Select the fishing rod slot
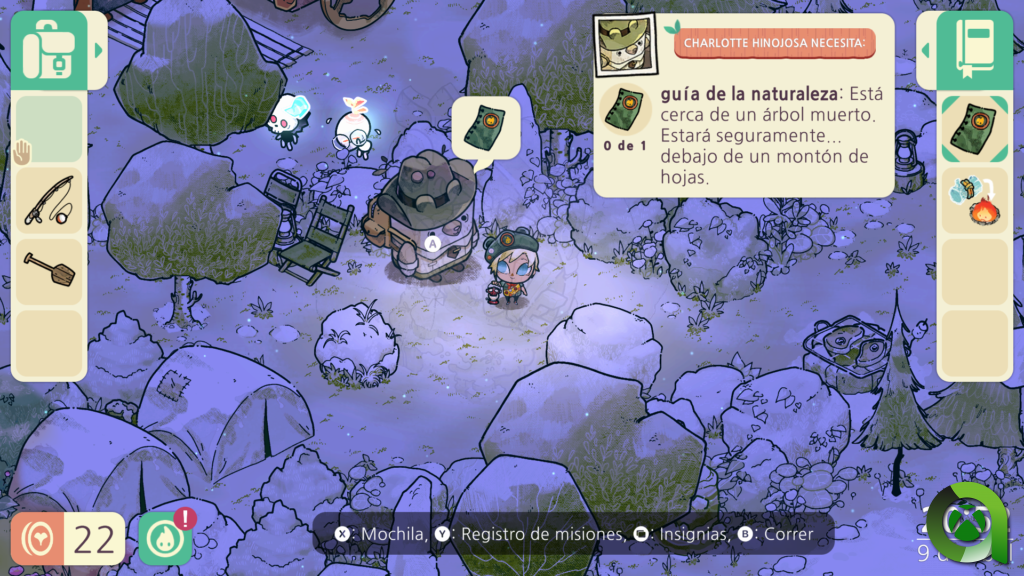Viewport: 1024px width, 576px height. point(49,200)
